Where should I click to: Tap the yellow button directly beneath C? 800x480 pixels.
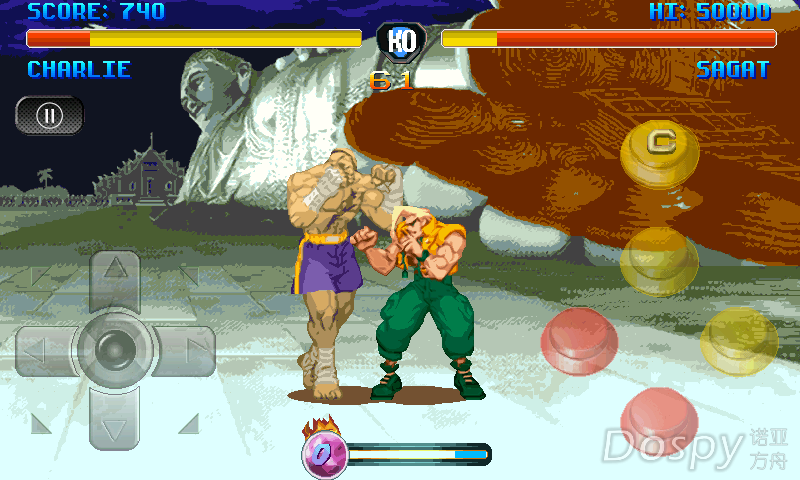point(659,260)
